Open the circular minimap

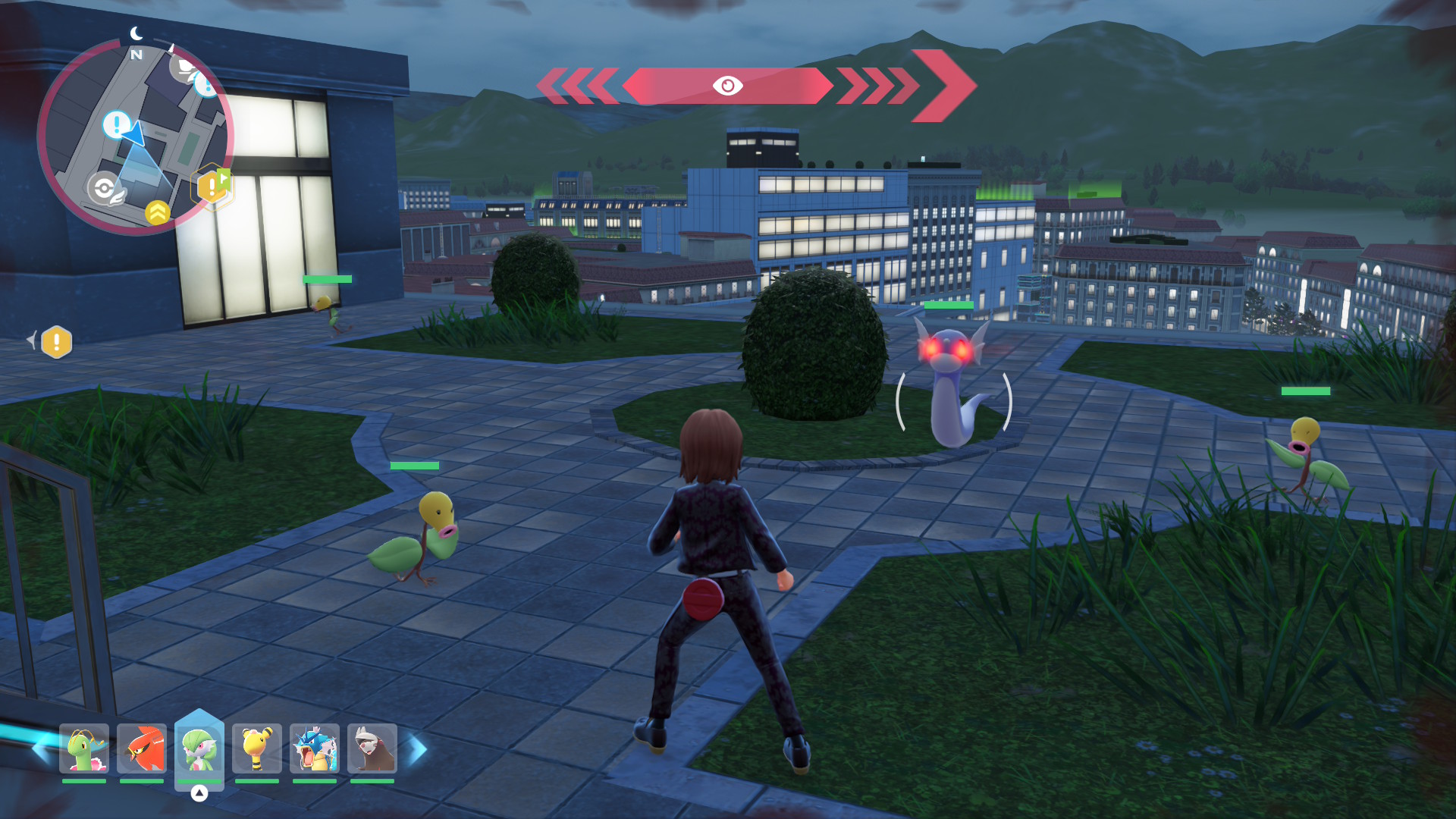click(135, 136)
